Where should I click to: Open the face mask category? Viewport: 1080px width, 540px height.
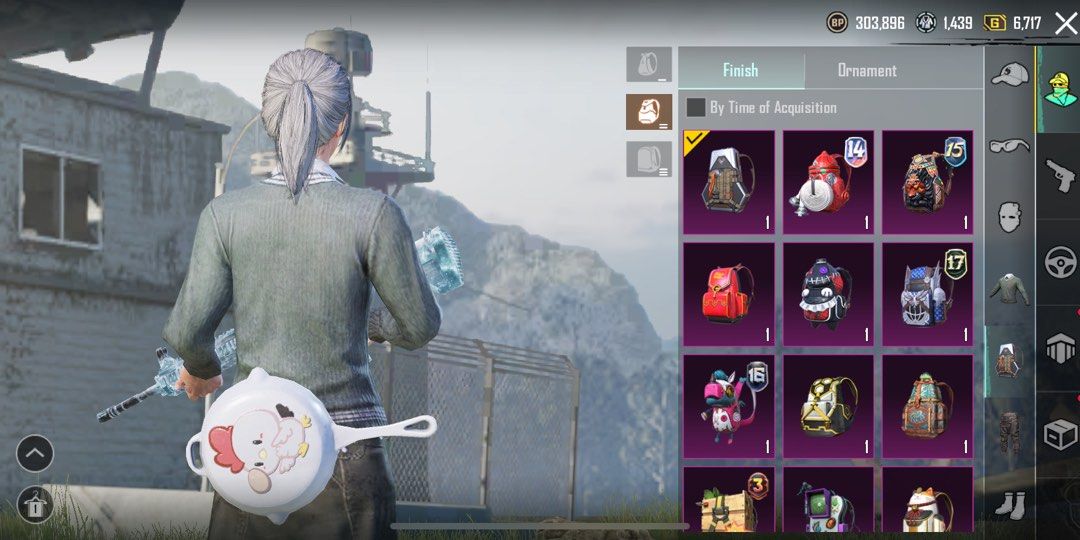pyautogui.click(x=1009, y=217)
